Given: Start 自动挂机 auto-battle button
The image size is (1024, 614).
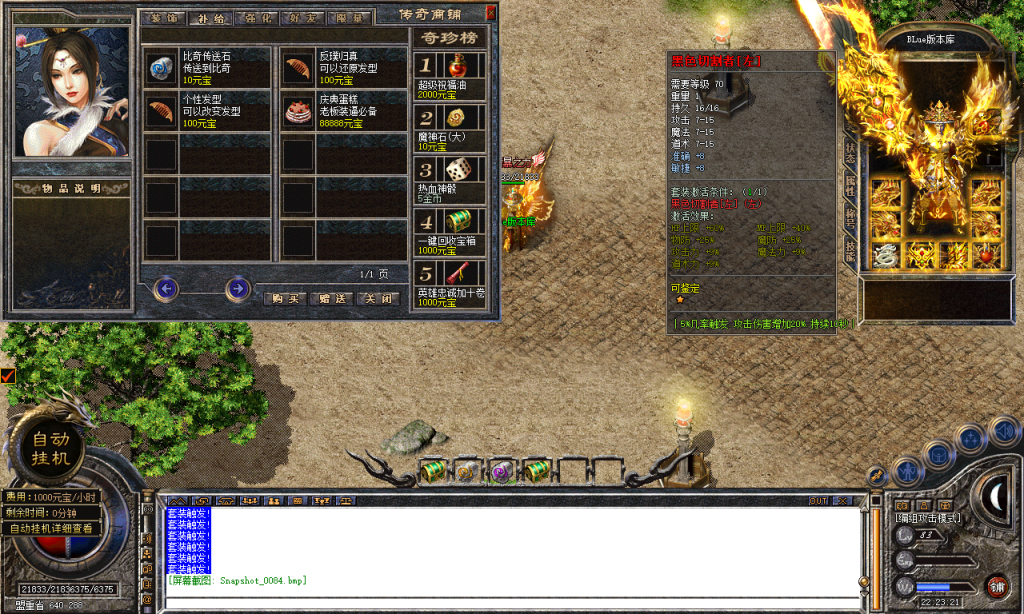Looking at the screenshot, I should click(x=51, y=448).
